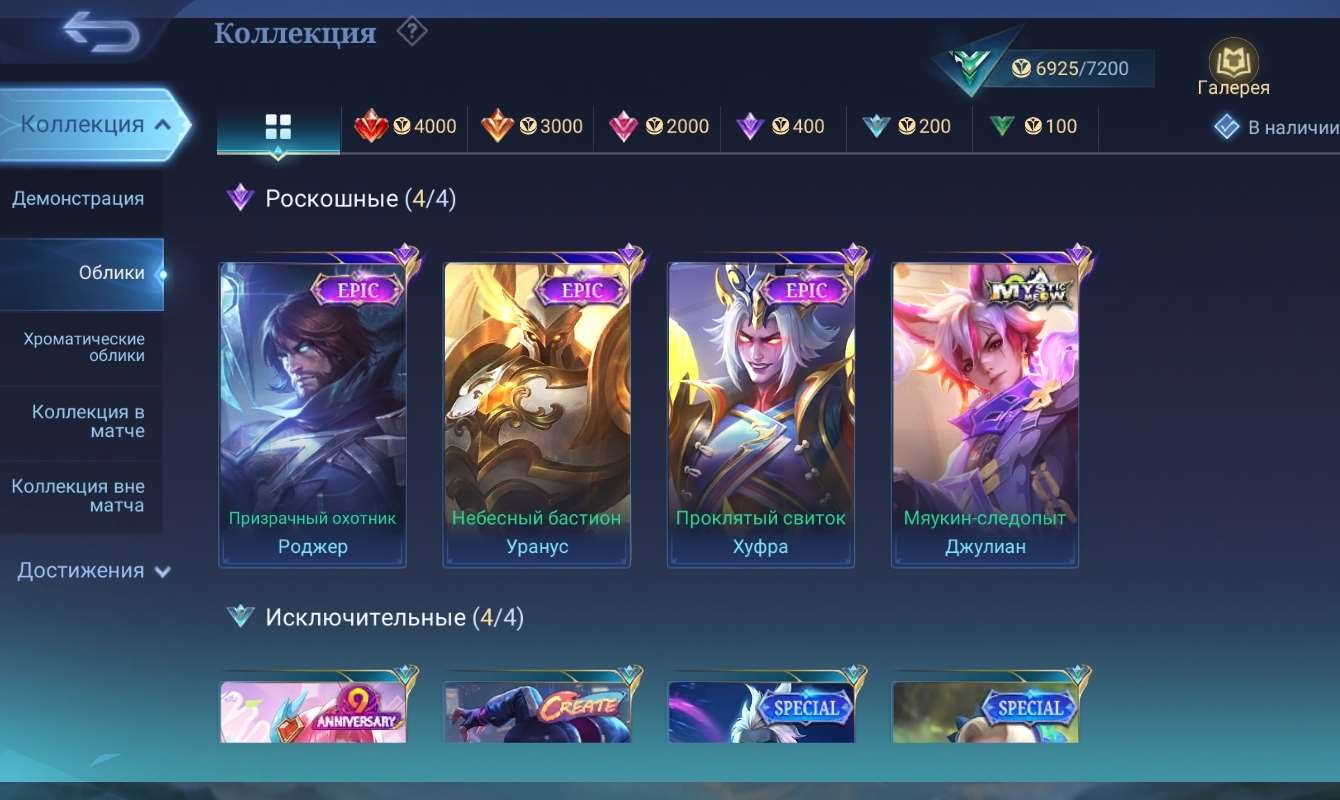Click the help question mark icon beside Коллекция
1340x800 pixels.
coord(410,31)
